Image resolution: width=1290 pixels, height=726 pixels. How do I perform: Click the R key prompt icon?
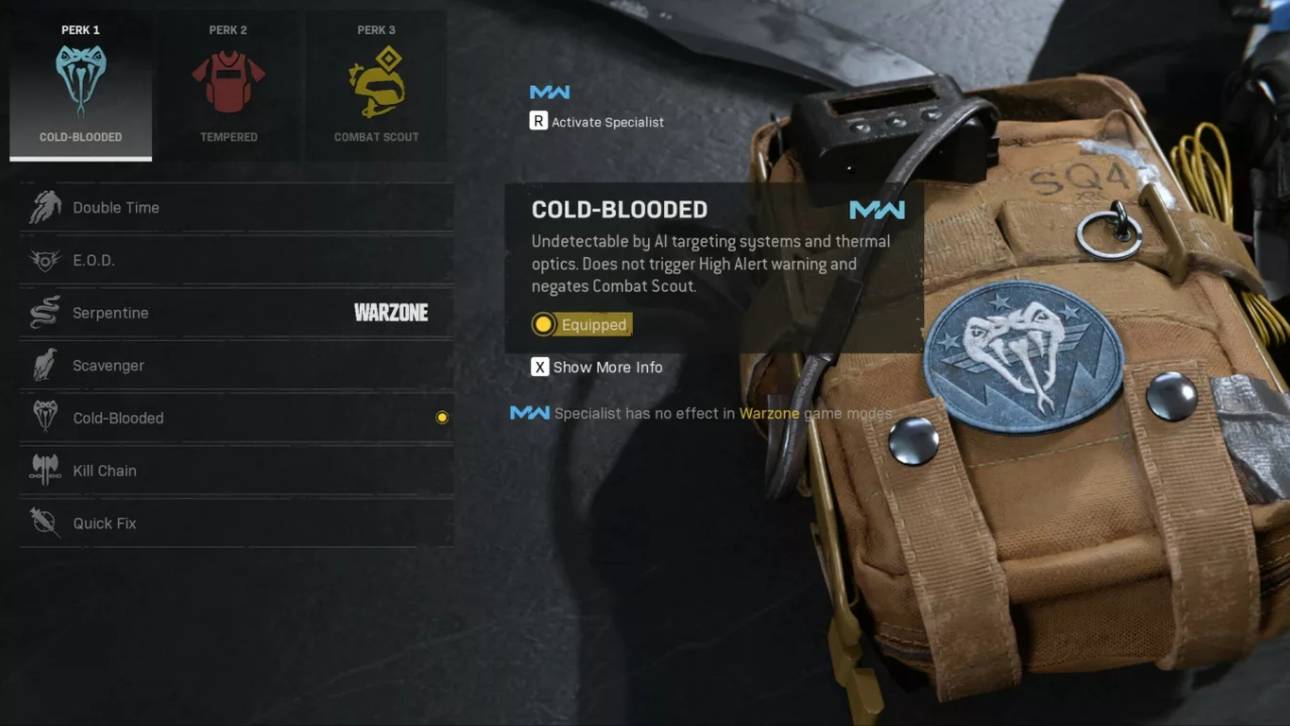click(540, 121)
